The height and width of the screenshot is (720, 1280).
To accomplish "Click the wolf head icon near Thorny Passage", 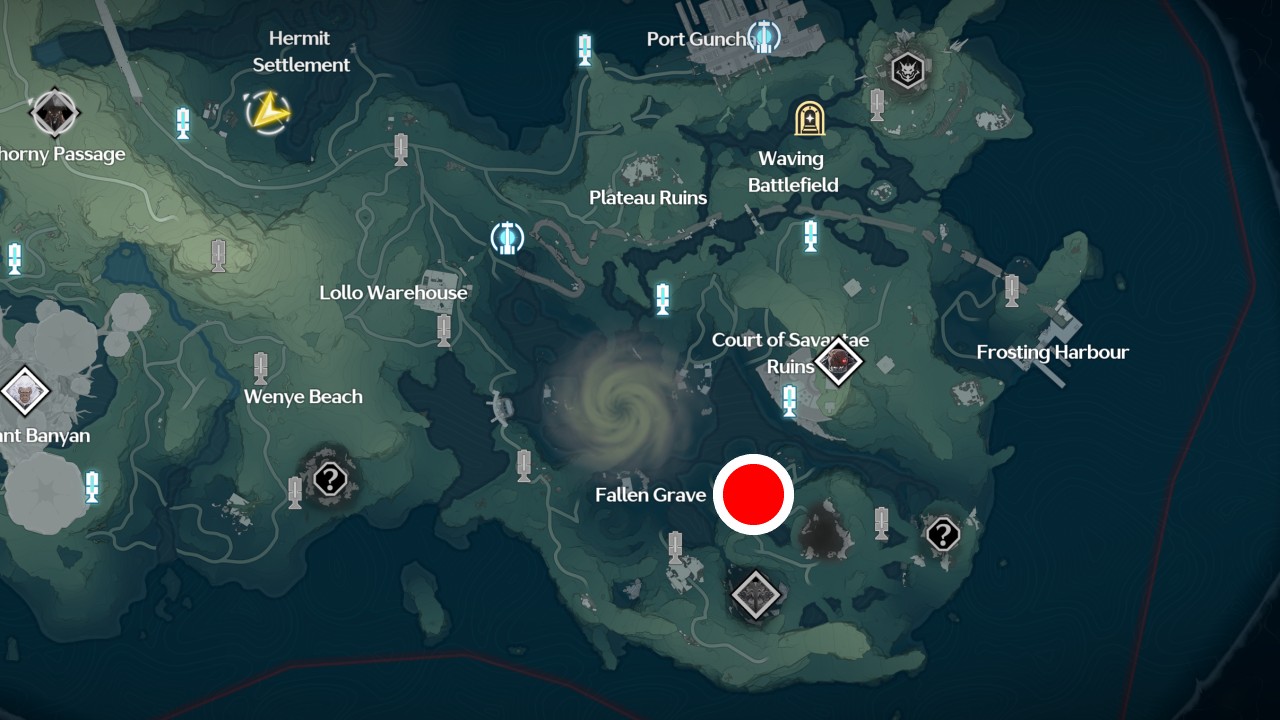I will click(x=55, y=110).
